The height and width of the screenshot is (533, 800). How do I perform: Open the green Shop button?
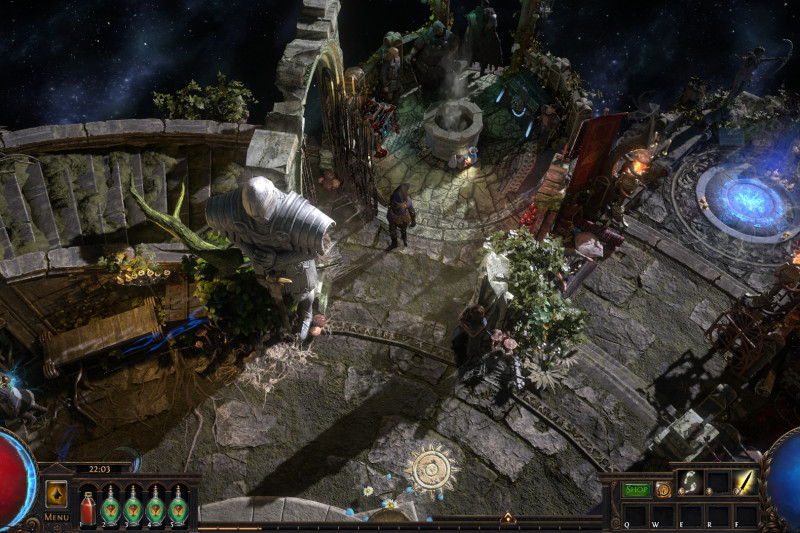[637, 490]
